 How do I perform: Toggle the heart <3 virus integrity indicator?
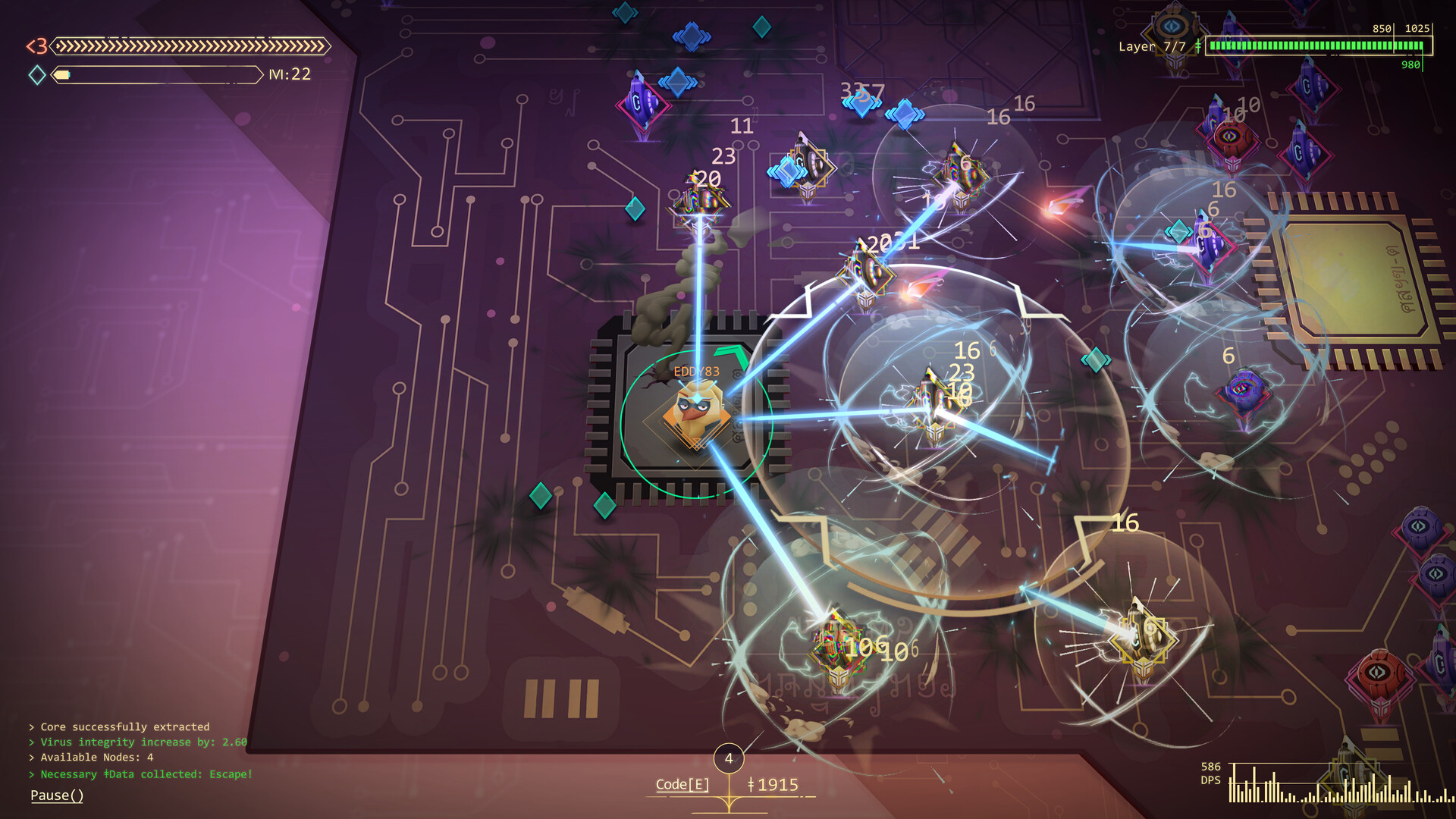click(36, 47)
